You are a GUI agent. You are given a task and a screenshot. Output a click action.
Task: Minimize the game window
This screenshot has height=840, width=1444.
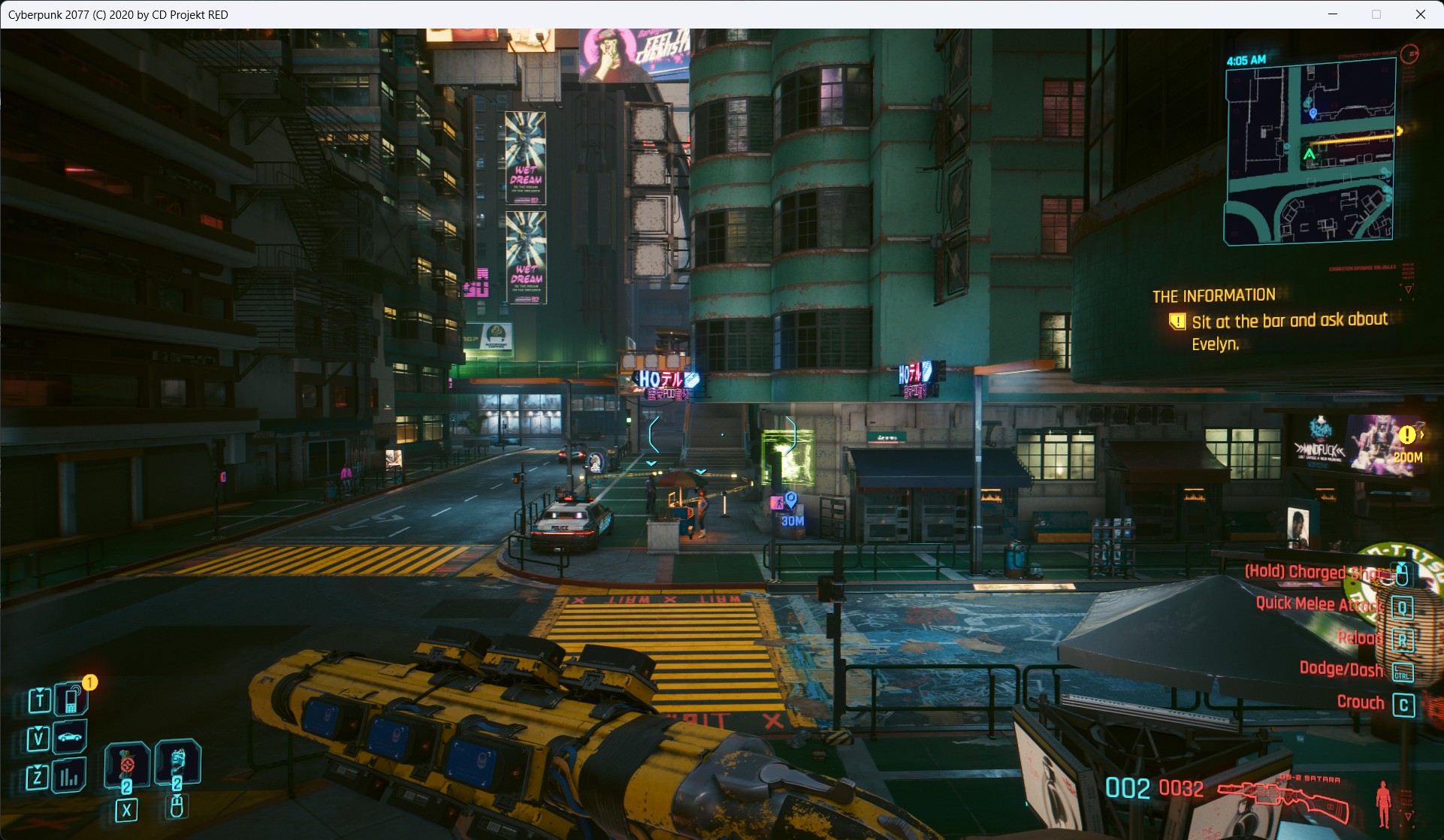[x=1333, y=14]
